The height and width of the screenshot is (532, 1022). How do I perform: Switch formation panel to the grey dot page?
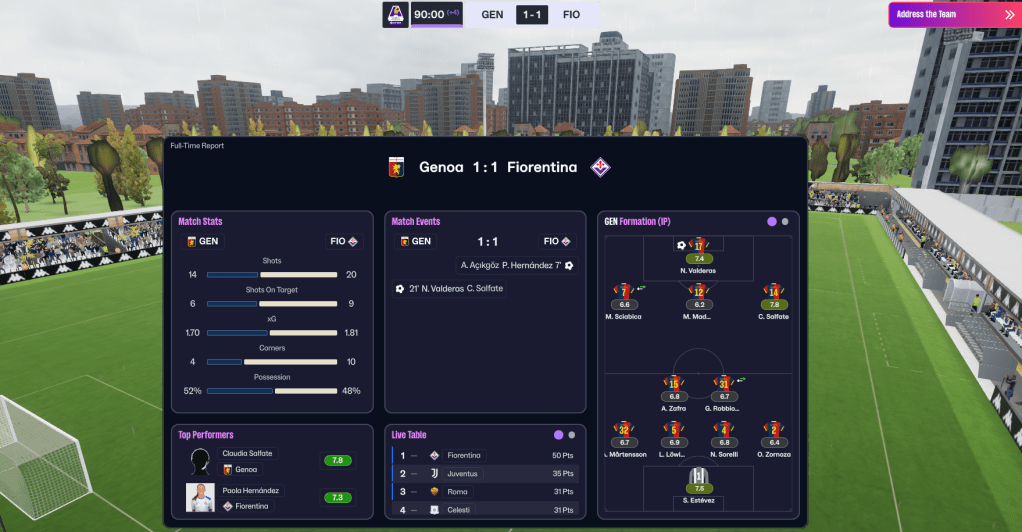point(785,222)
